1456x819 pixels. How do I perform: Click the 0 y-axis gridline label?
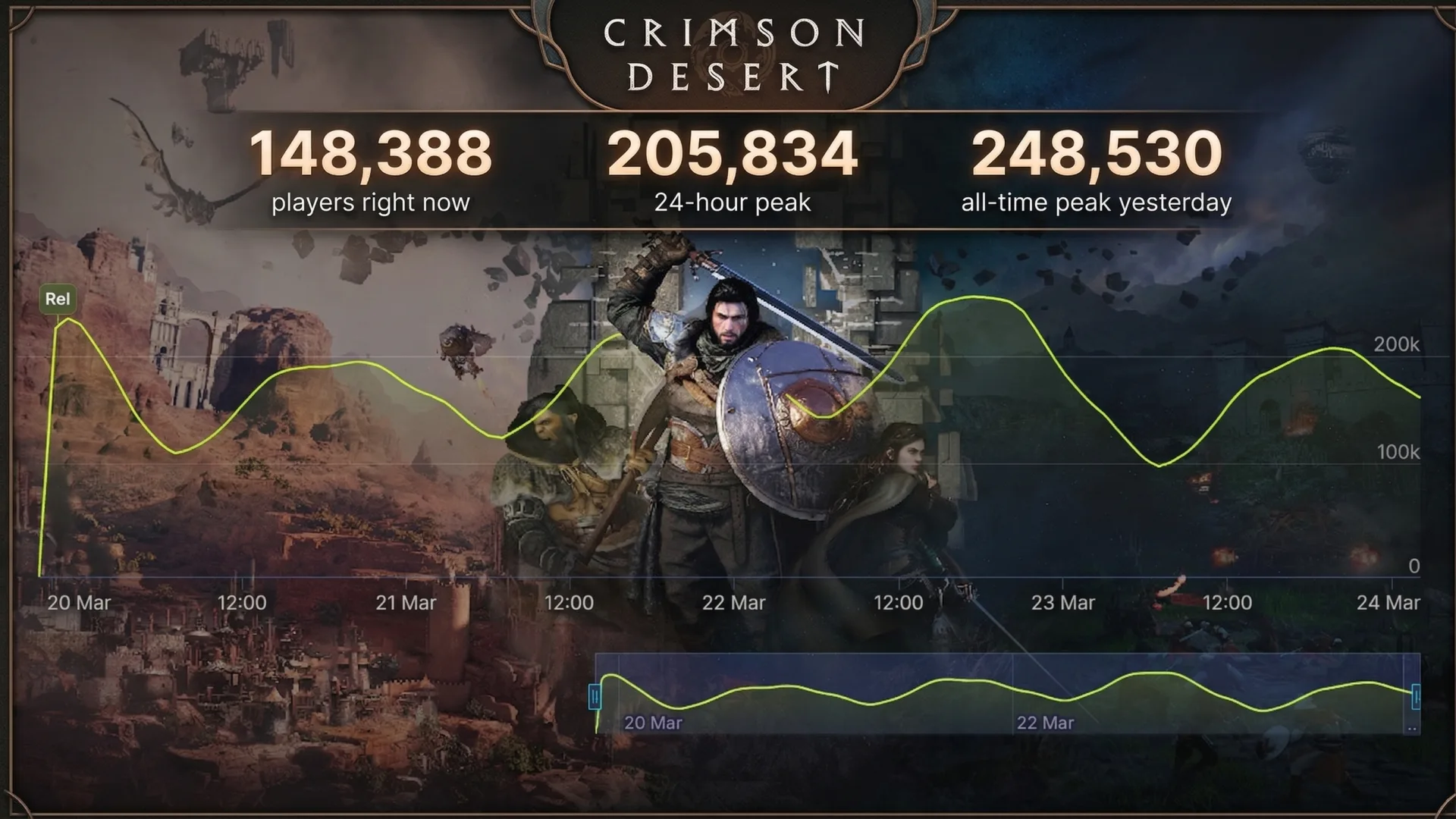click(1414, 564)
